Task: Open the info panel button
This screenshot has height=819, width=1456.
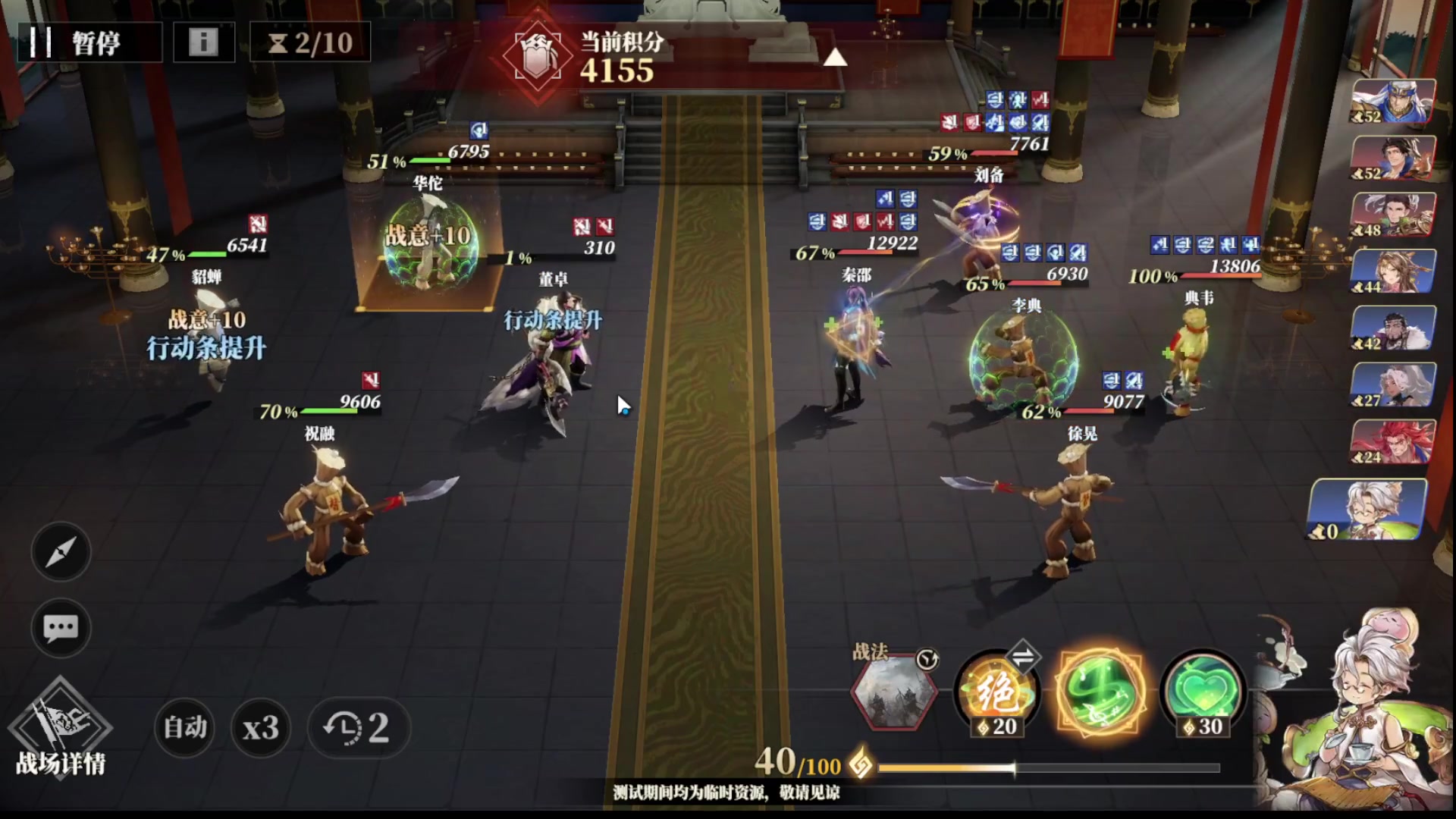Action: (x=203, y=42)
